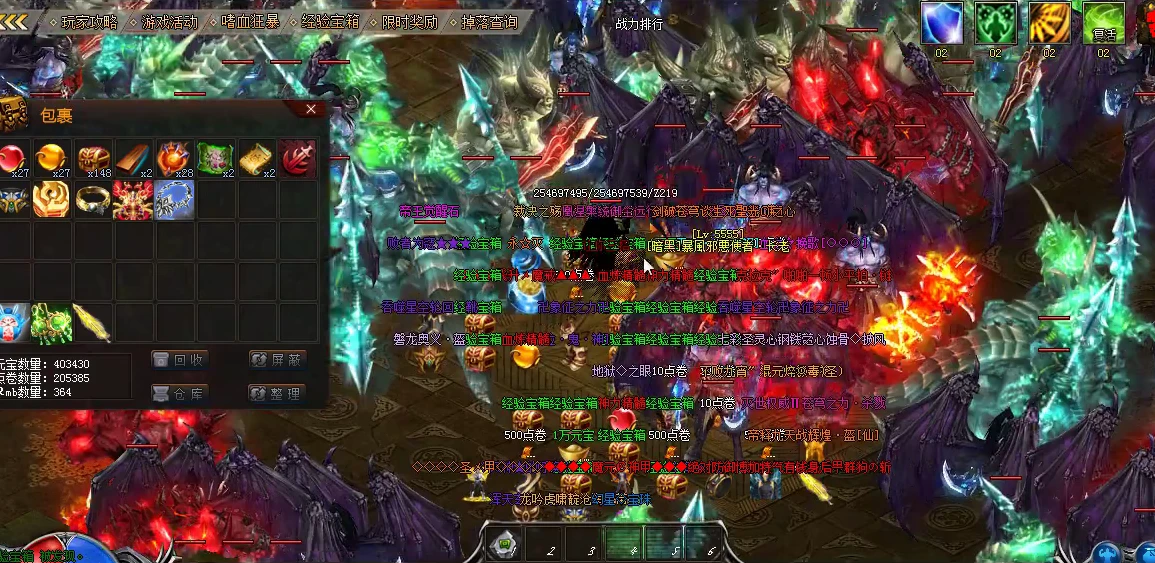Open the 经验宝箱 experience chest menu
The height and width of the screenshot is (563, 1155).
[331, 21]
